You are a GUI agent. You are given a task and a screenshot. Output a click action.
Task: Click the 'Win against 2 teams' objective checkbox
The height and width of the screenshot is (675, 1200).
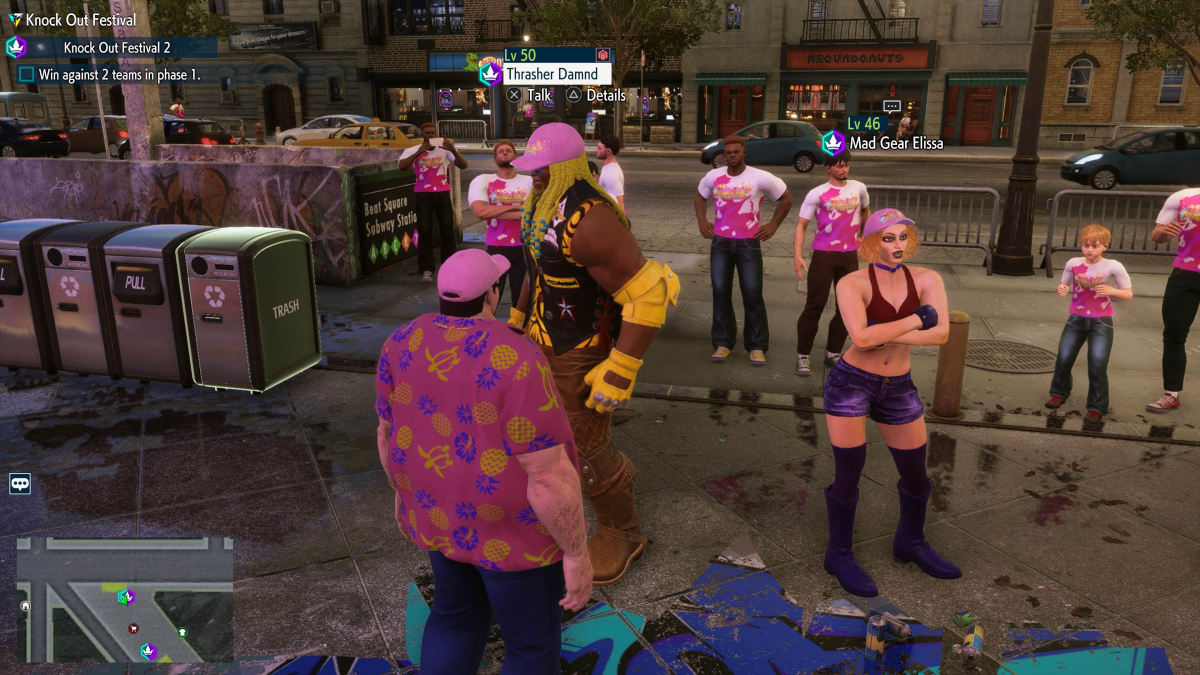[x=27, y=74]
